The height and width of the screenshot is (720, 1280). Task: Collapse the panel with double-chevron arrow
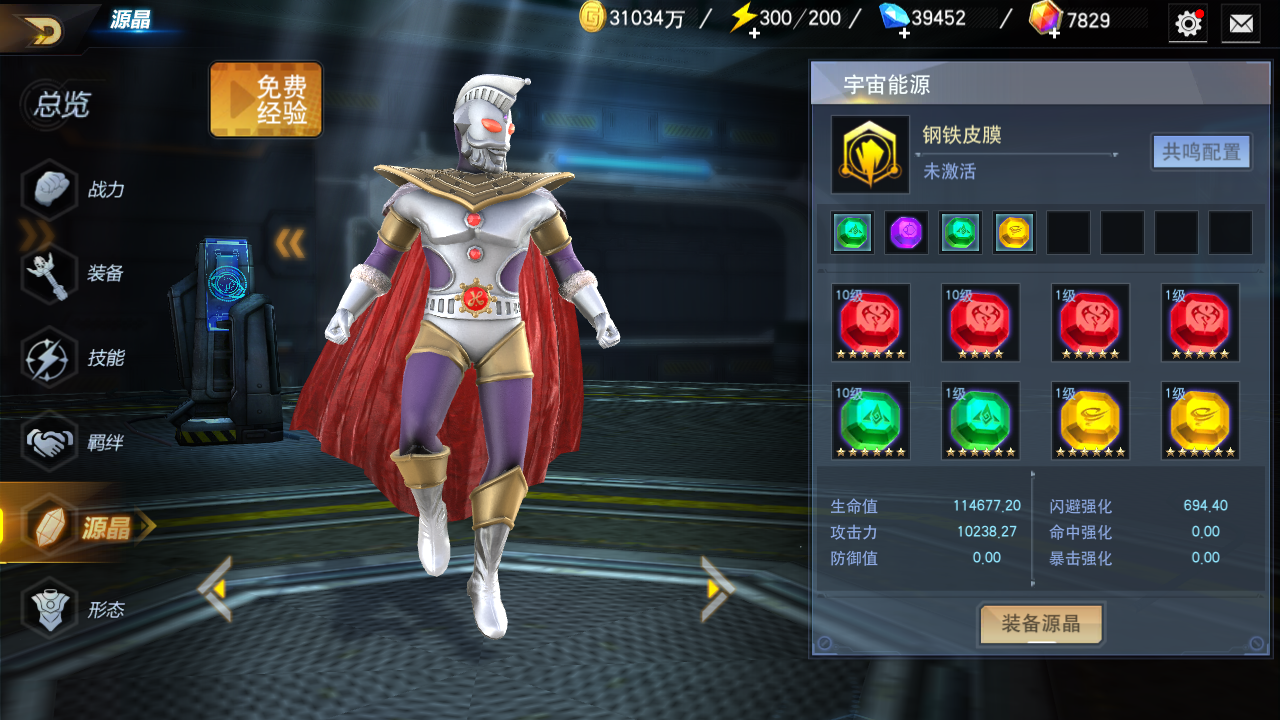[289, 242]
